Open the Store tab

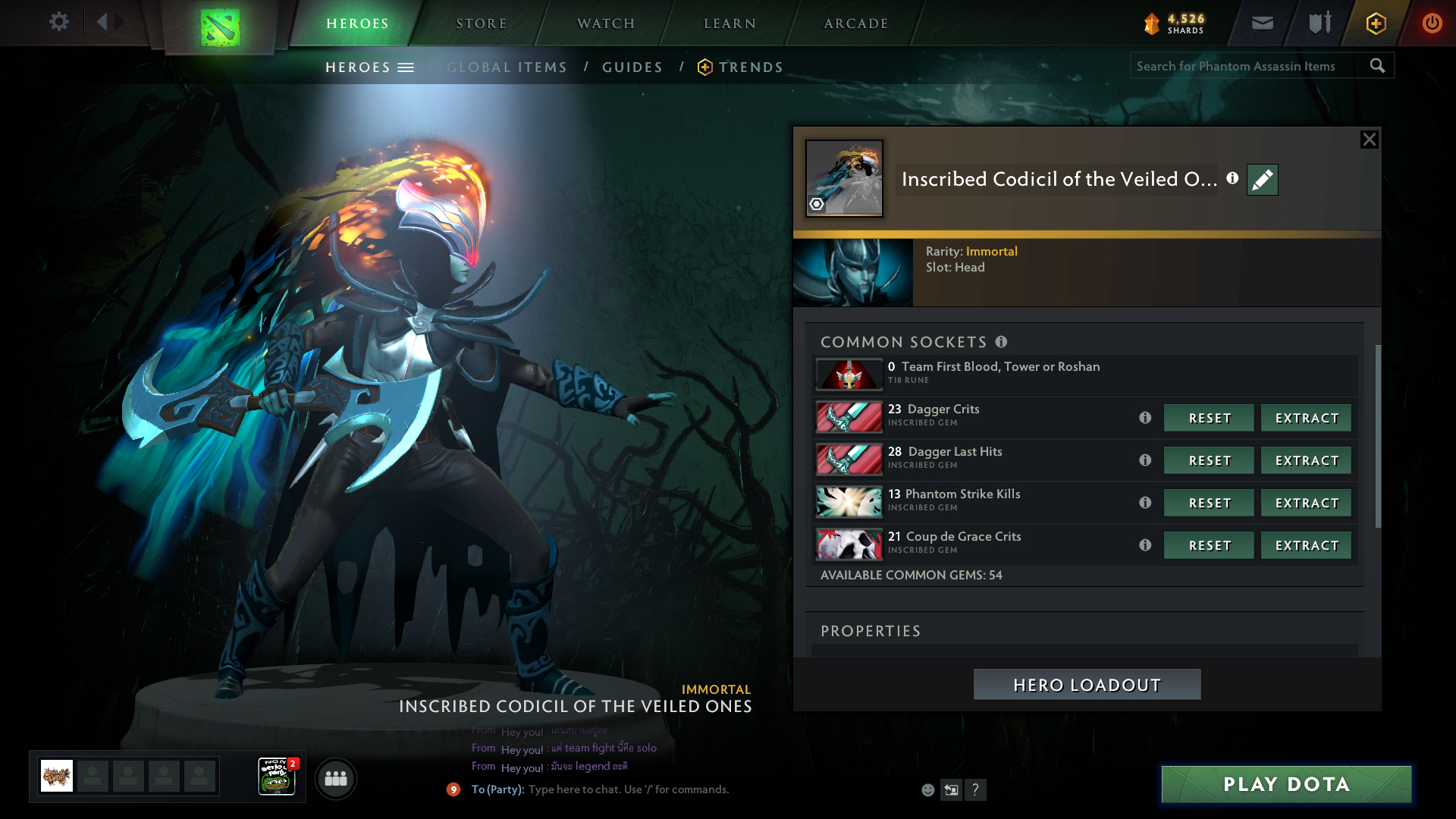(482, 24)
